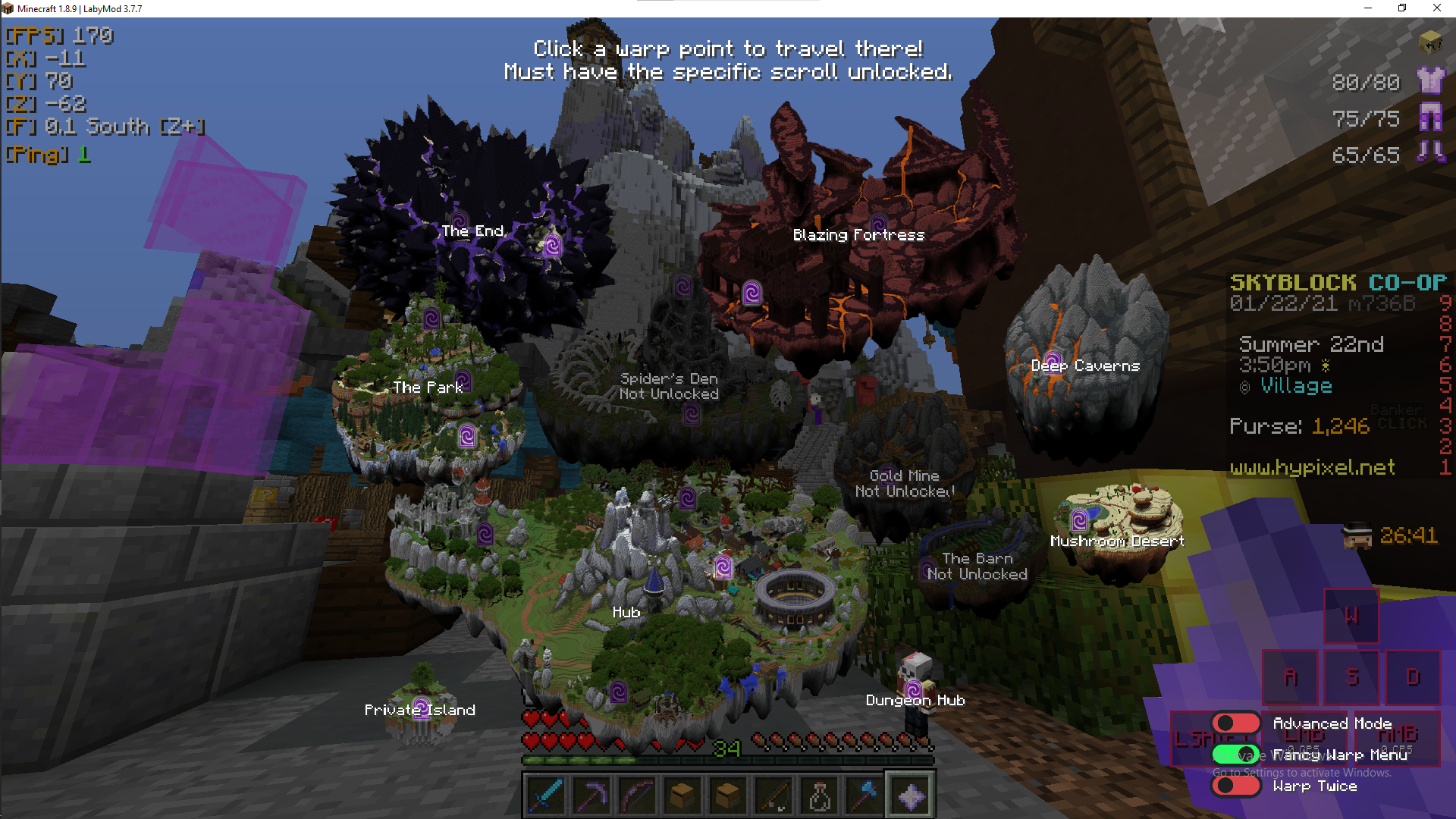Click the Blazing Fortress warp portal

click(x=751, y=293)
